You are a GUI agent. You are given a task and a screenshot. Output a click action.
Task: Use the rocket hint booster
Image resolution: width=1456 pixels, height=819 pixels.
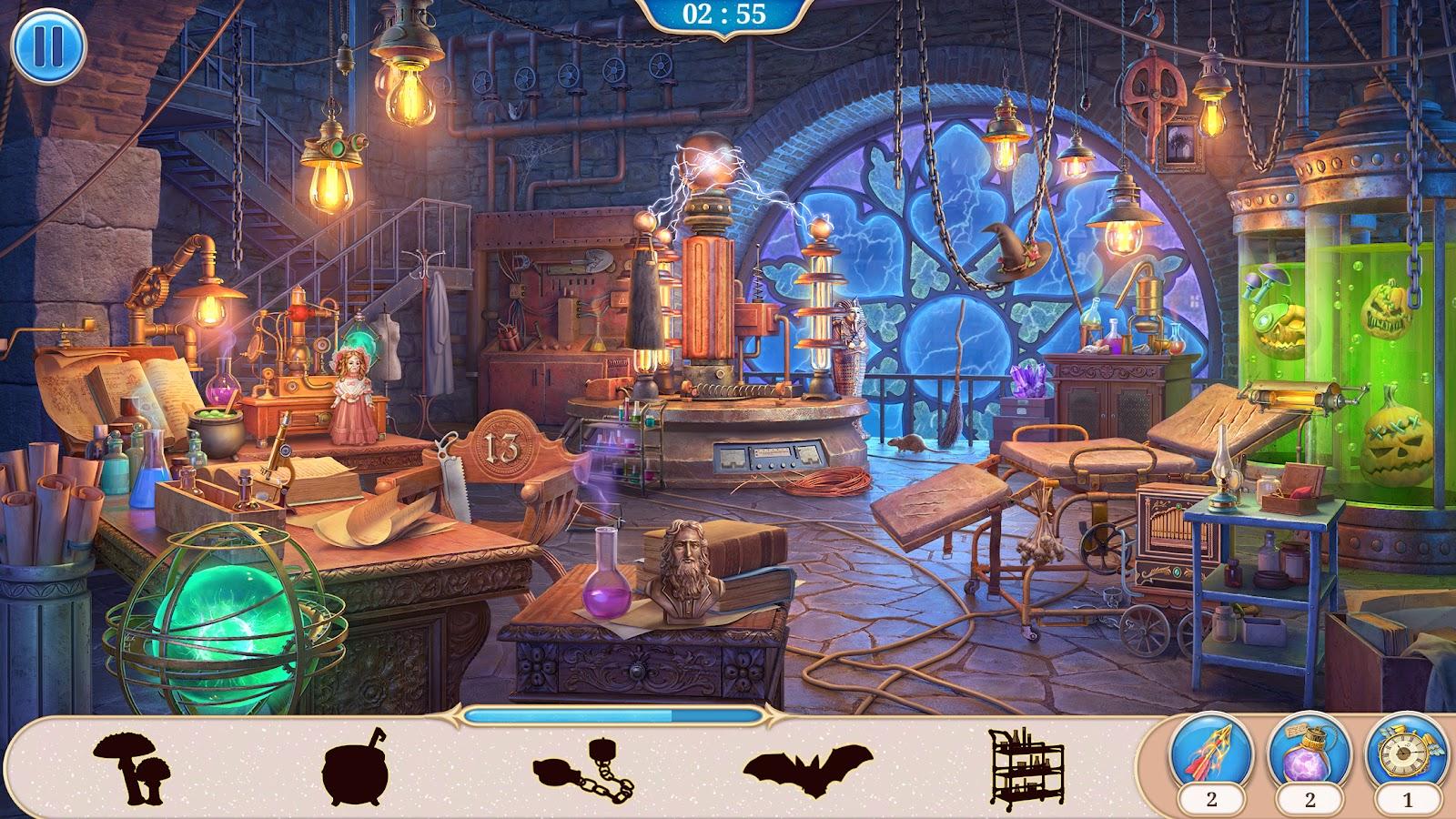[1212, 750]
